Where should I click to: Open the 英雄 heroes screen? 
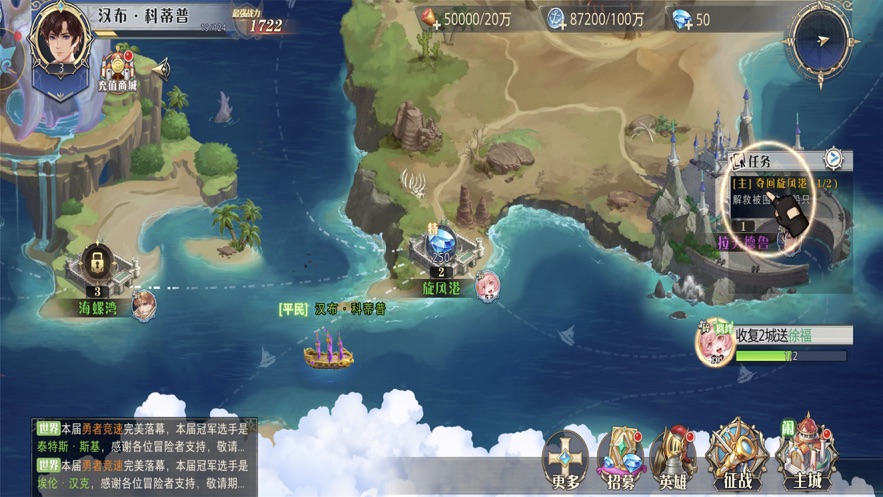(x=673, y=460)
